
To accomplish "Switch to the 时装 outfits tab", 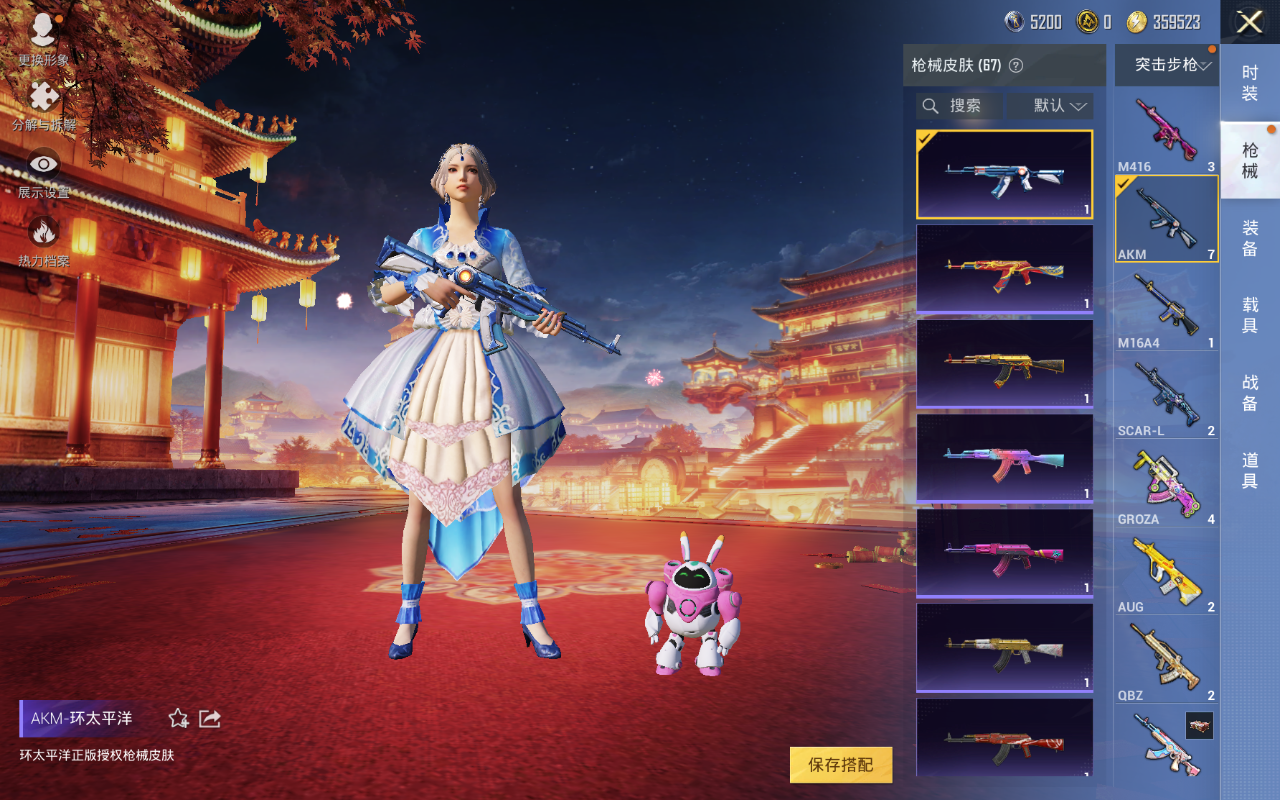I will (1250, 83).
